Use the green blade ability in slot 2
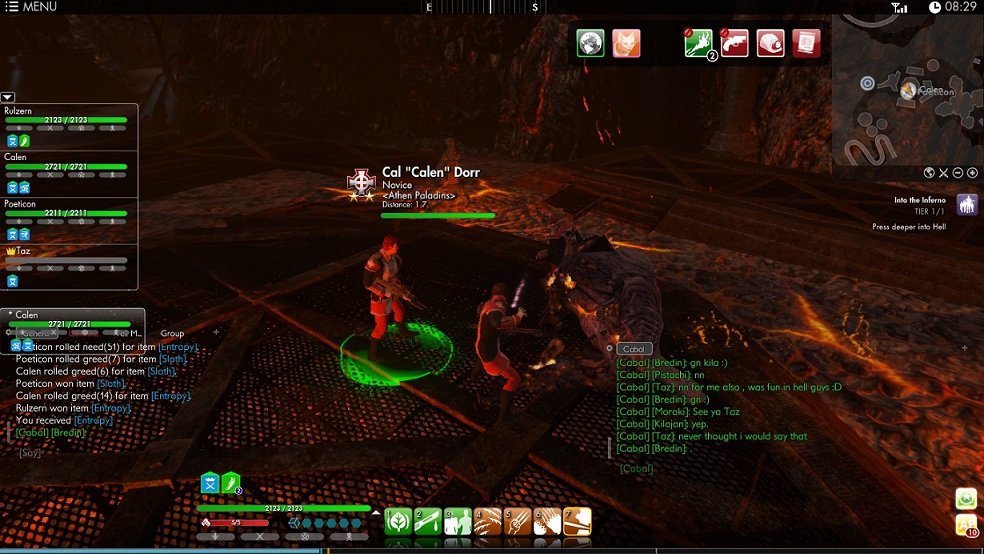The image size is (984, 554). (x=428, y=522)
